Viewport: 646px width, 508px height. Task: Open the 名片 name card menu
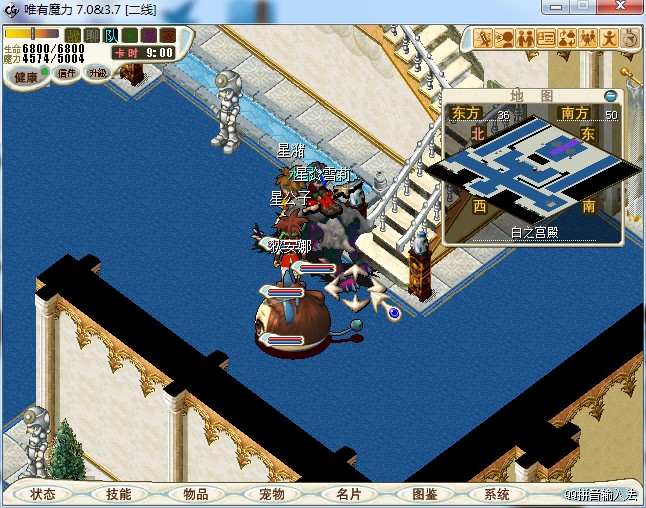click(348, 494)
